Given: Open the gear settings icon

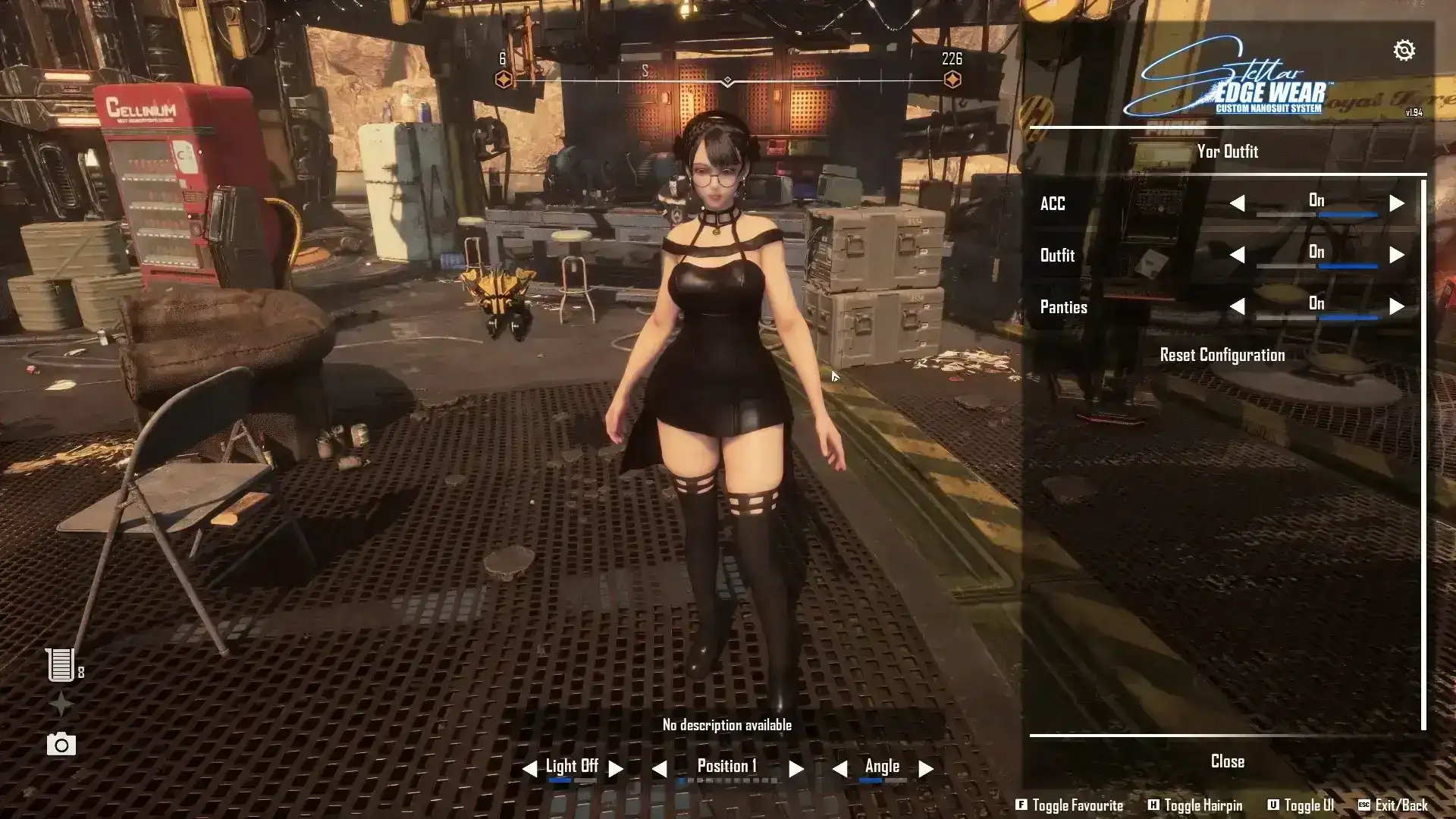Looking at the screenshot, I should tap(1404, 51).
